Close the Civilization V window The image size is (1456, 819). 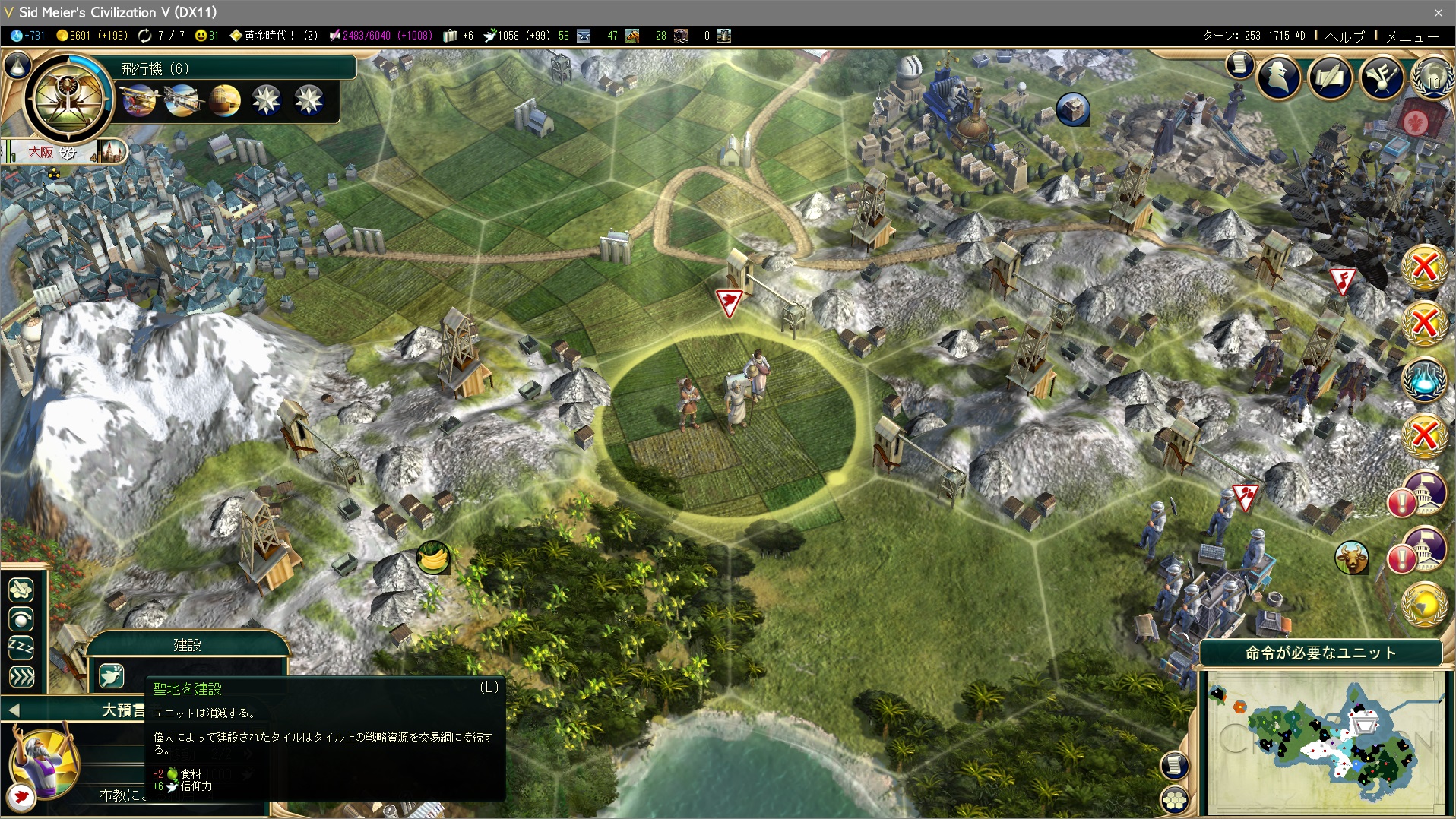(x=1438, y=12)
